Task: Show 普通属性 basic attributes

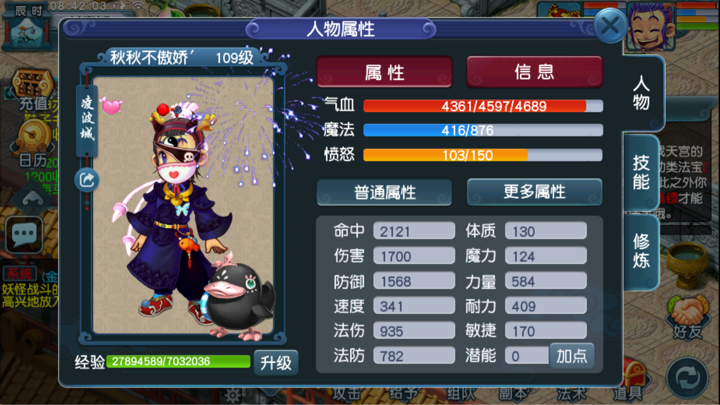Action: click(384, 192)
